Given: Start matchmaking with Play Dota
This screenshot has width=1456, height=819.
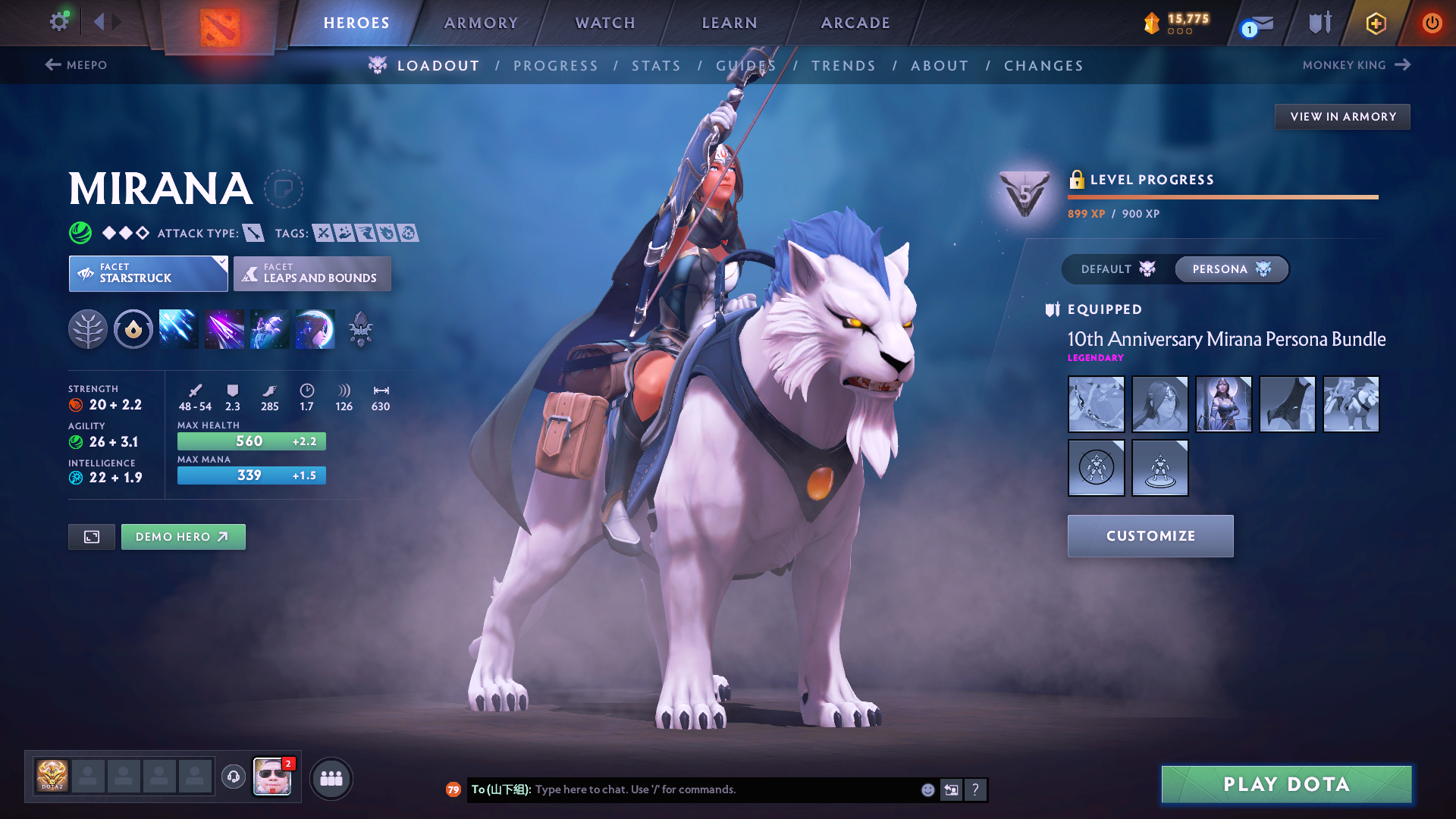Looking at the screenshot, I should pyautogui.click(x=1286, y=784).
